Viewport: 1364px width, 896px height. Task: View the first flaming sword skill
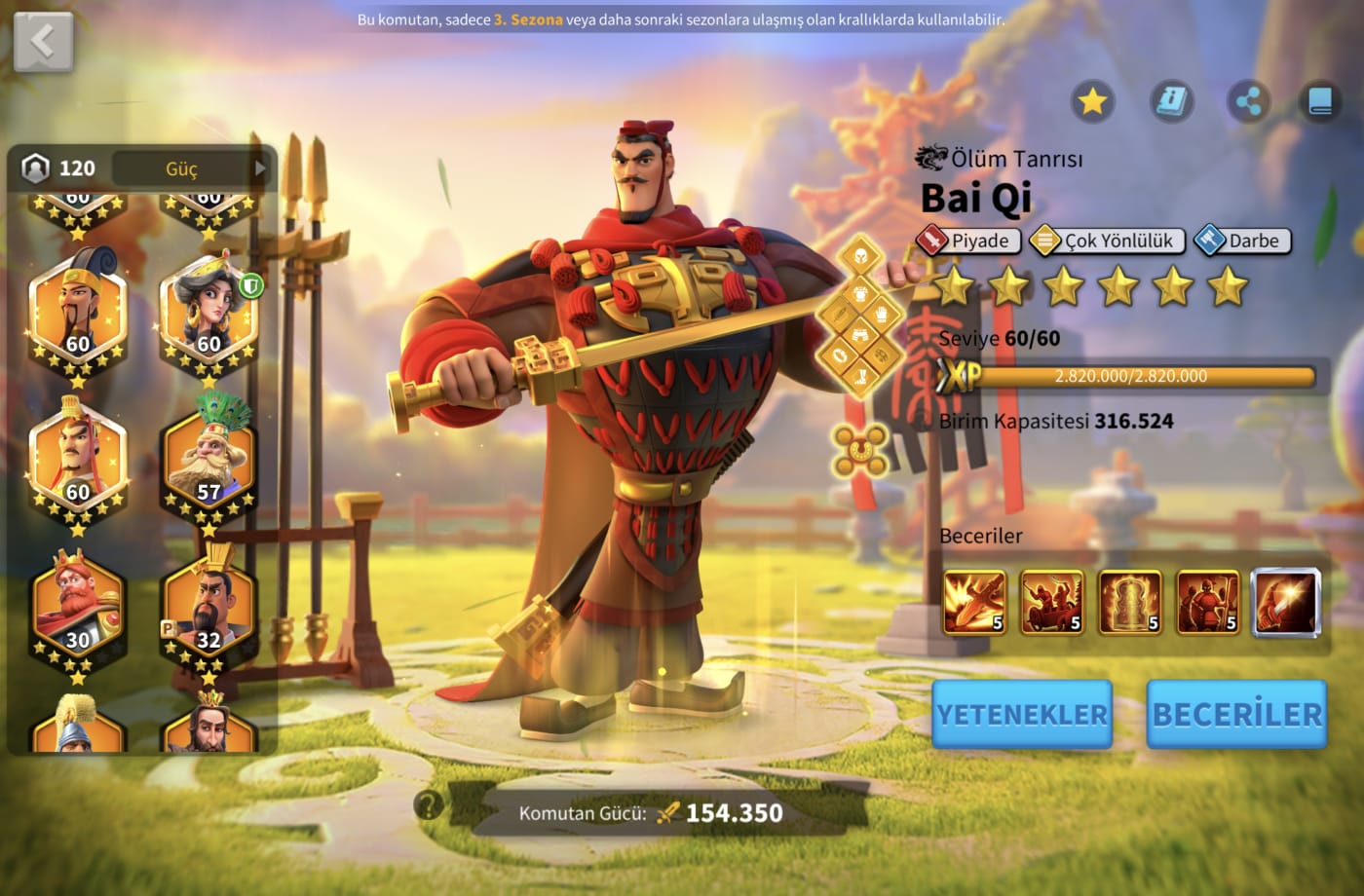click(x=973, y=602)
